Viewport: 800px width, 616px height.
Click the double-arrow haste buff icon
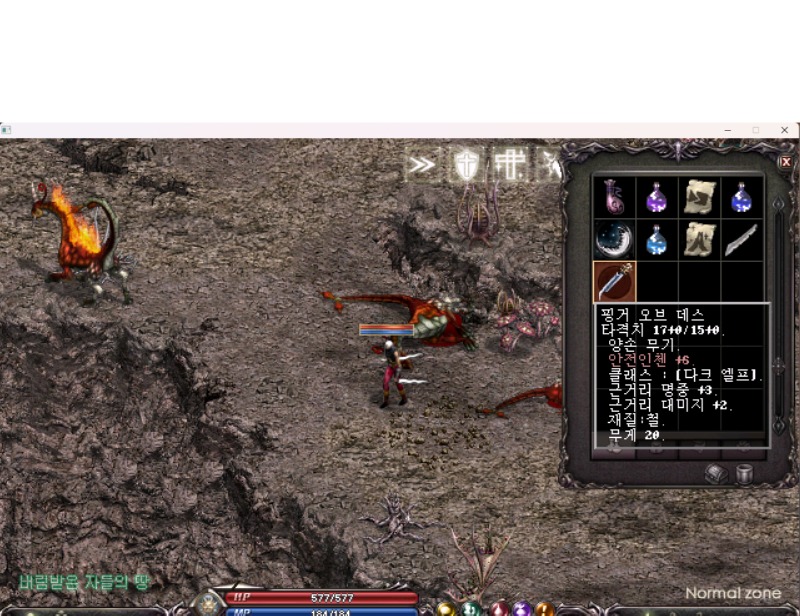click(422, 165)
